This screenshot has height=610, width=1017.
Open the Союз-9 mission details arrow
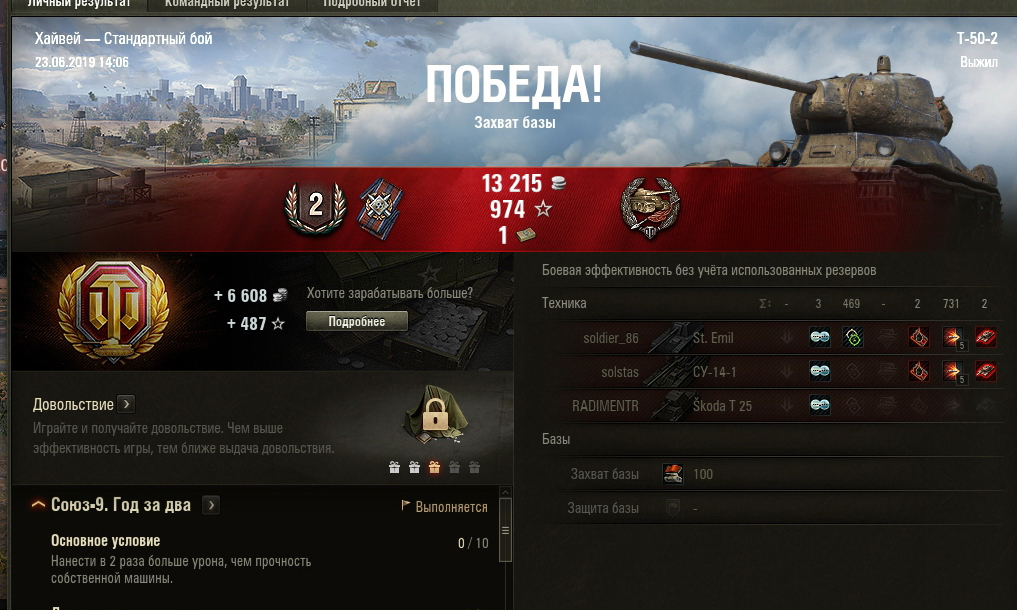[x=211, y=505]
